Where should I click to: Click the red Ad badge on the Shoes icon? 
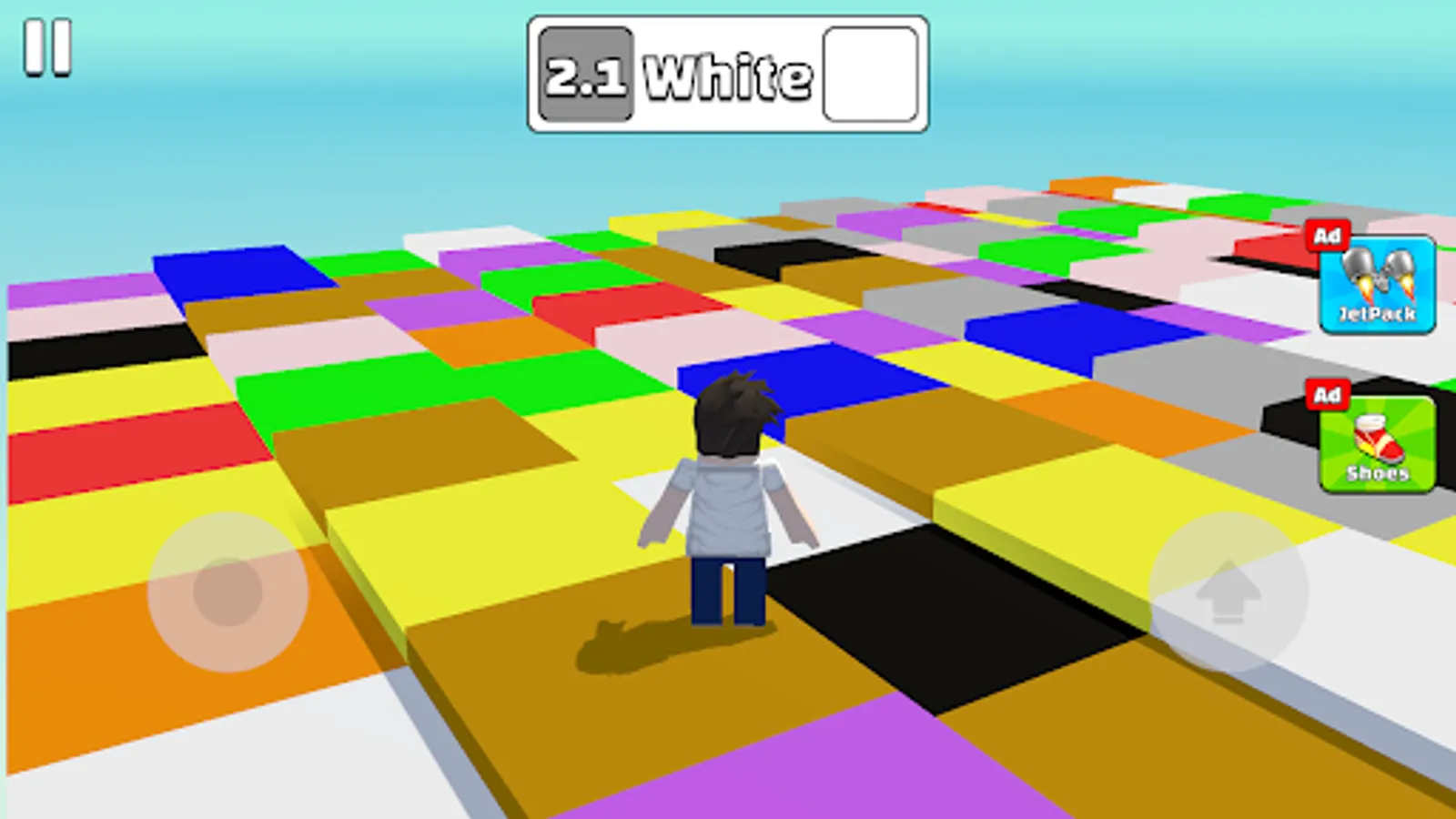pos(1328,395)
